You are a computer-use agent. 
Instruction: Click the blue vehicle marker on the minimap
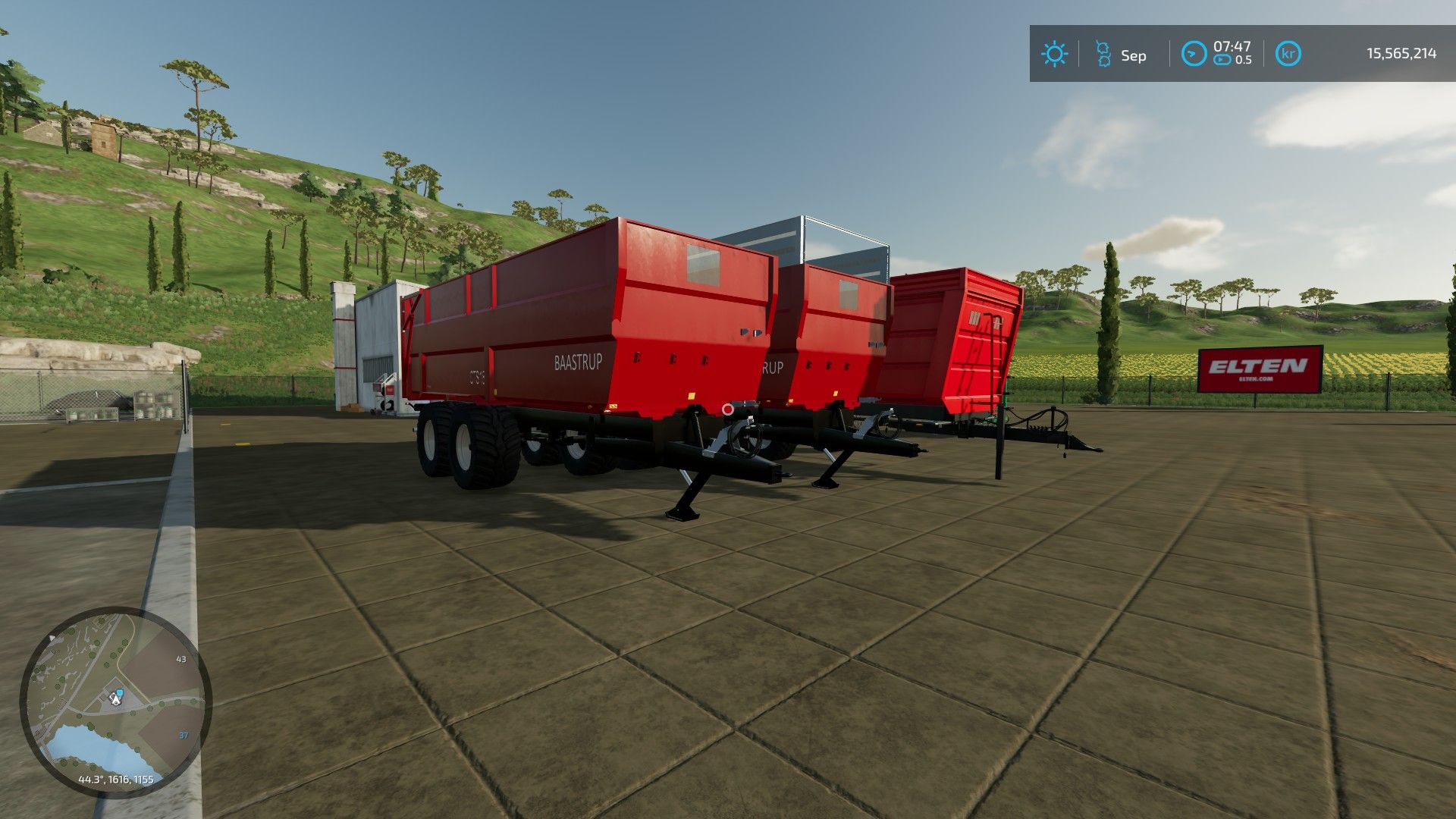click(x=121, y=692)
